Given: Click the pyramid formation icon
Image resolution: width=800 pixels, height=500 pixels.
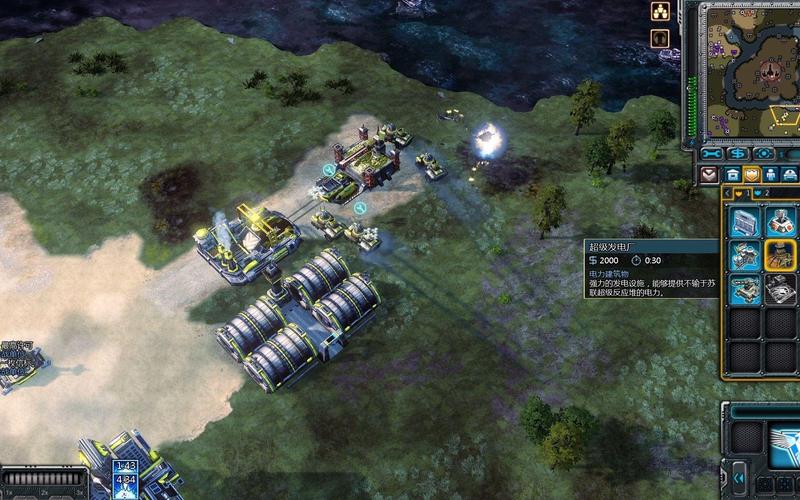Looking at the screenshot, I should click(x=660, y=12).
